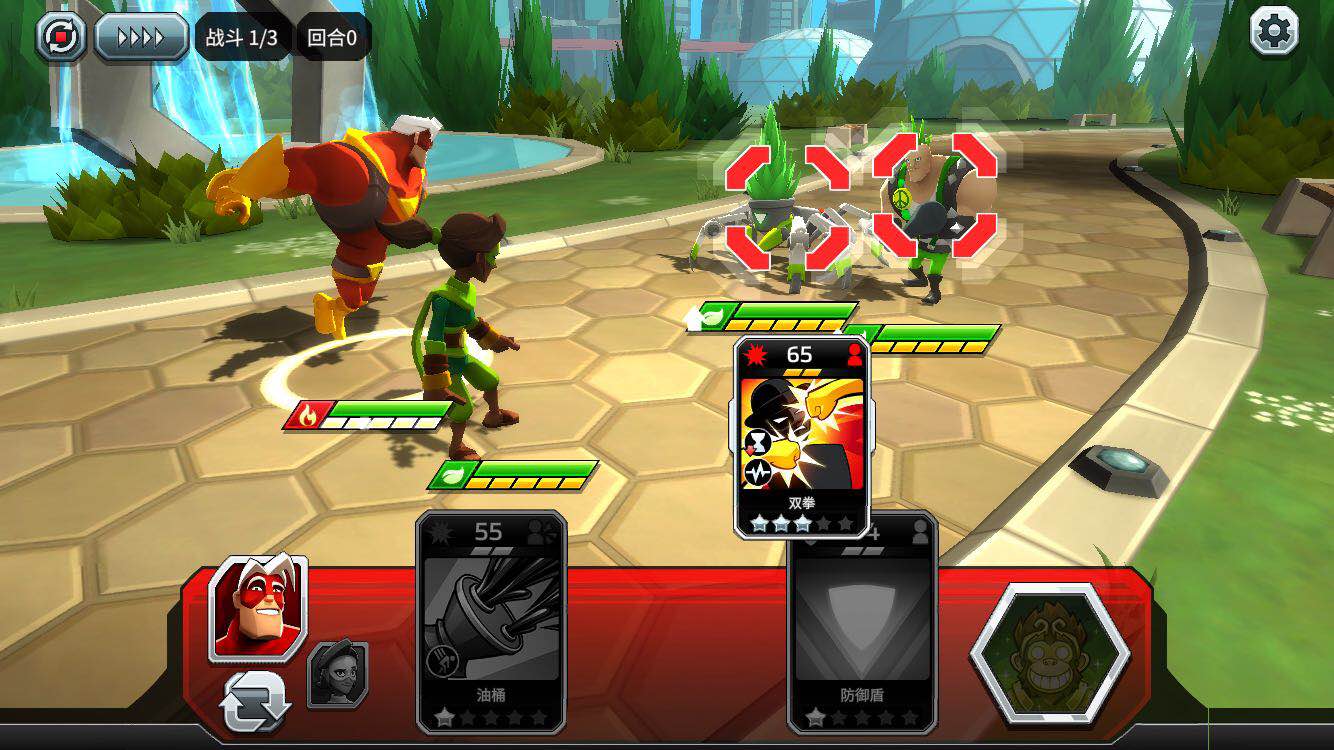Select the 油桶 oil barrel card

(x=491, y=621)
